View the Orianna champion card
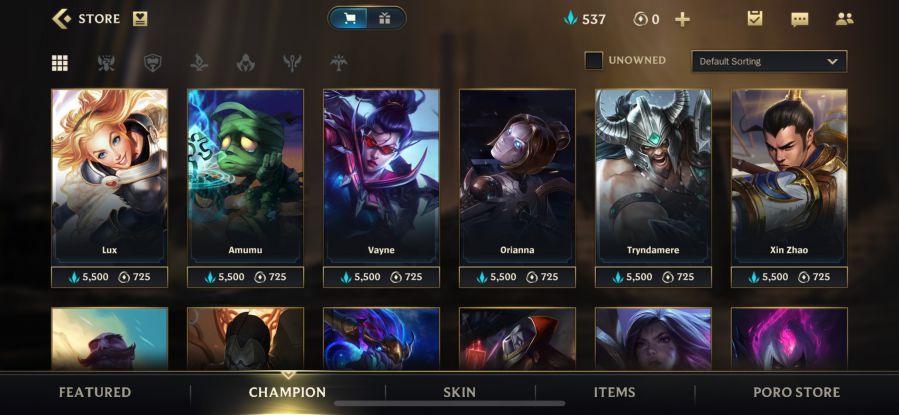The image size is (899, 415). [x=517, y=176]
